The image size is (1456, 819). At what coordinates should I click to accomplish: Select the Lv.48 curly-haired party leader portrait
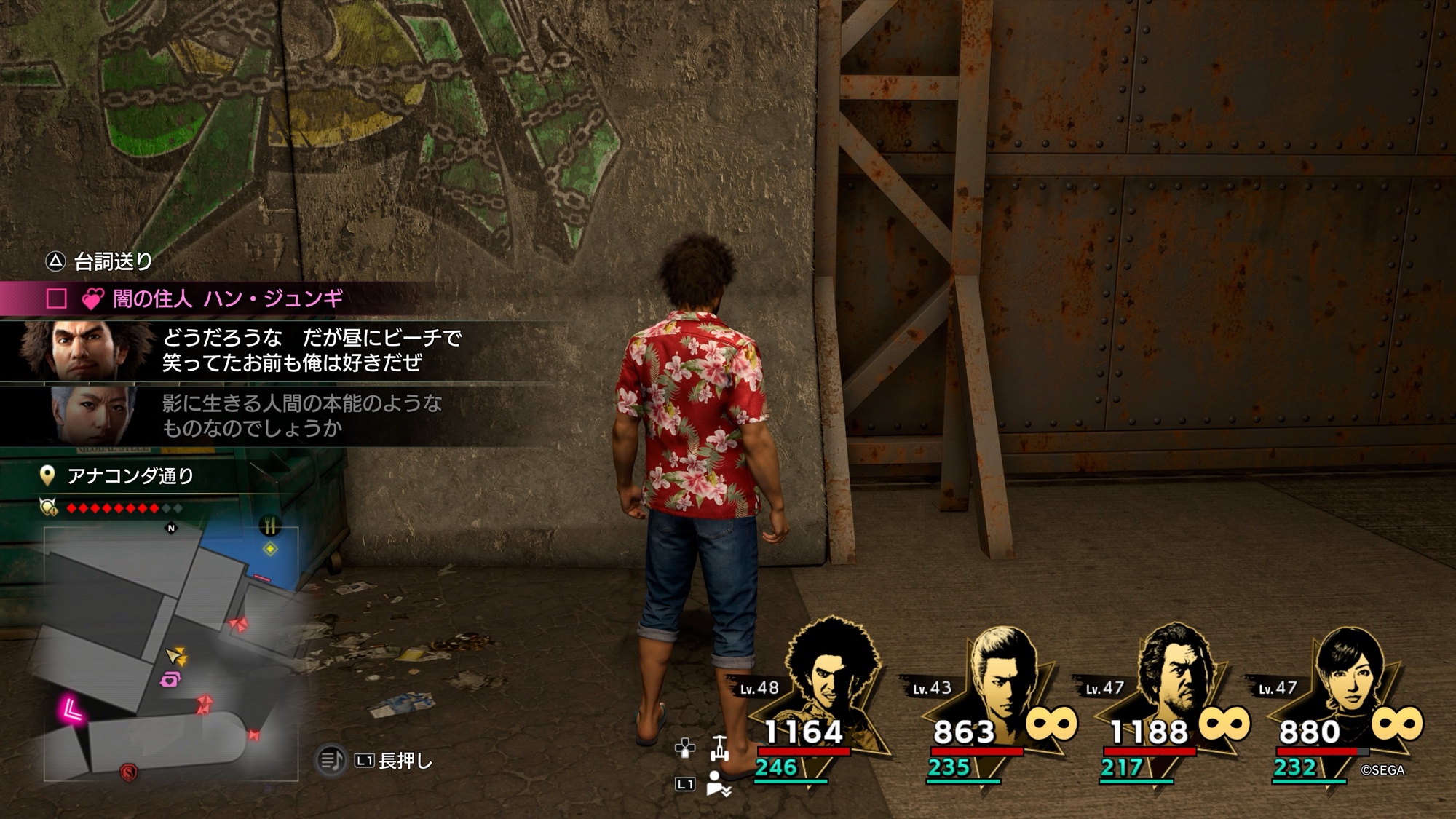(x=829, y=675)
